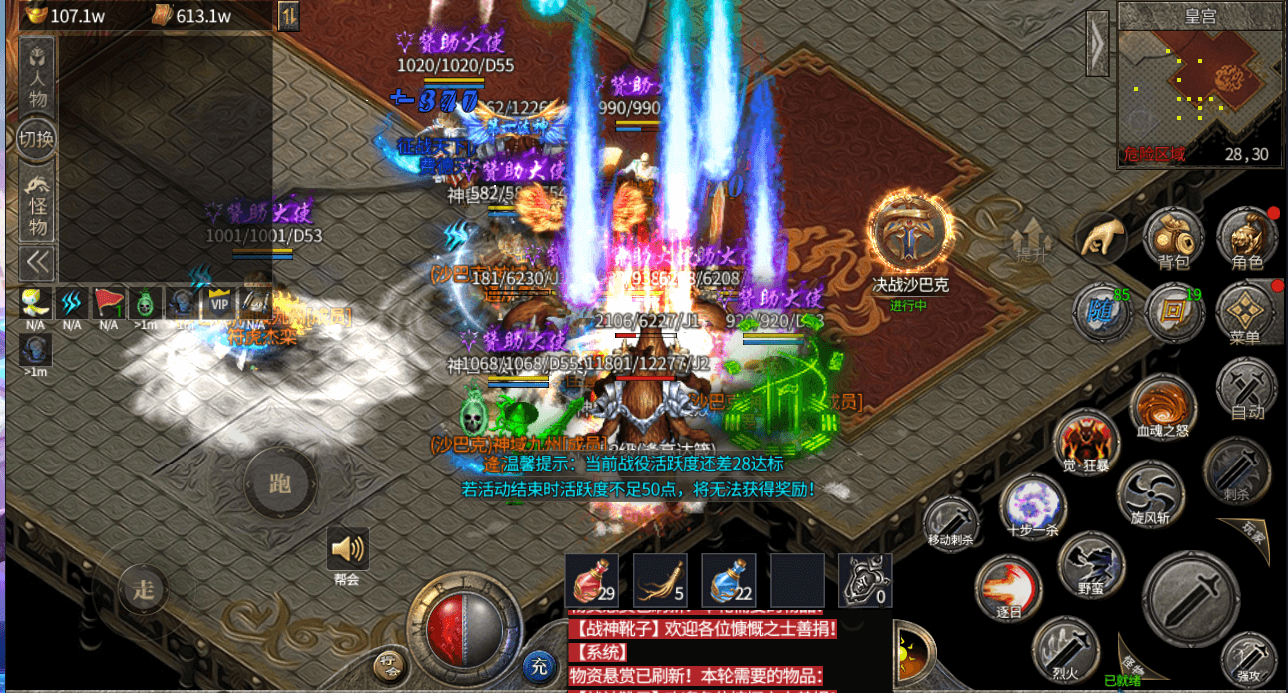Trigger the 十步一杀 skill
Image resolution: width=1288 pixels, height=693 pixels.
point(1033,505)
